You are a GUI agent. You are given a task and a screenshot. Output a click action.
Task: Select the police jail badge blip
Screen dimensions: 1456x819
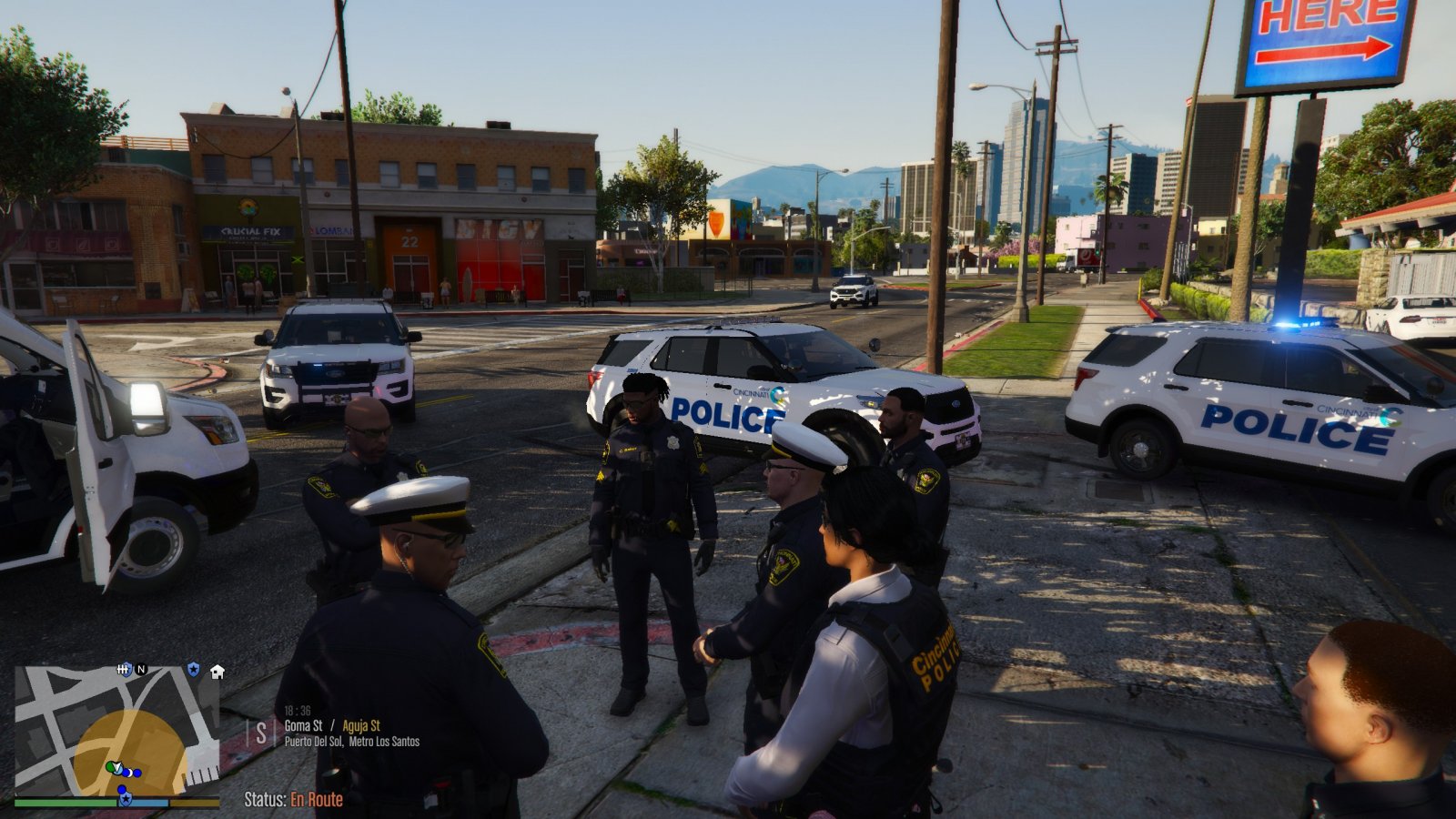click(125, 670)
